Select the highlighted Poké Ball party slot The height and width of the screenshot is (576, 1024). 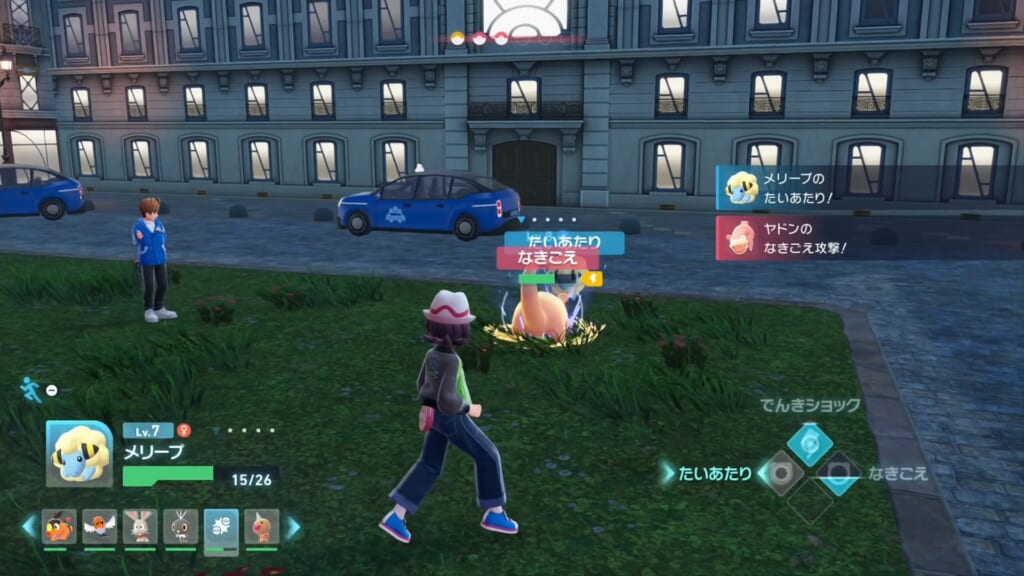click(221, 528)
